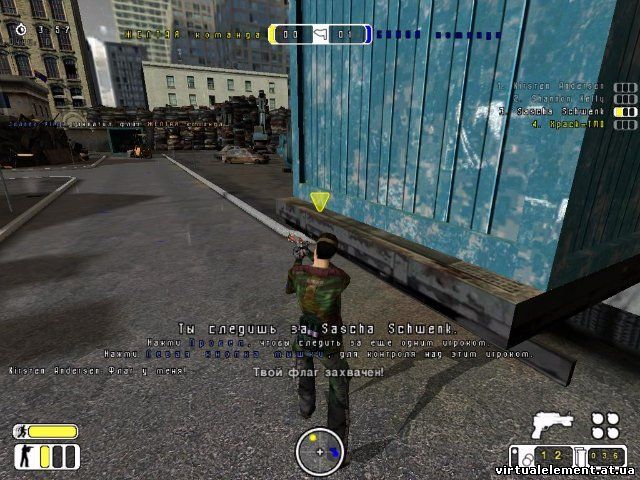Open the virtualelement.at.ua watermark link
The height and width of the screenshot is (480, 640).
pos(566,468)
